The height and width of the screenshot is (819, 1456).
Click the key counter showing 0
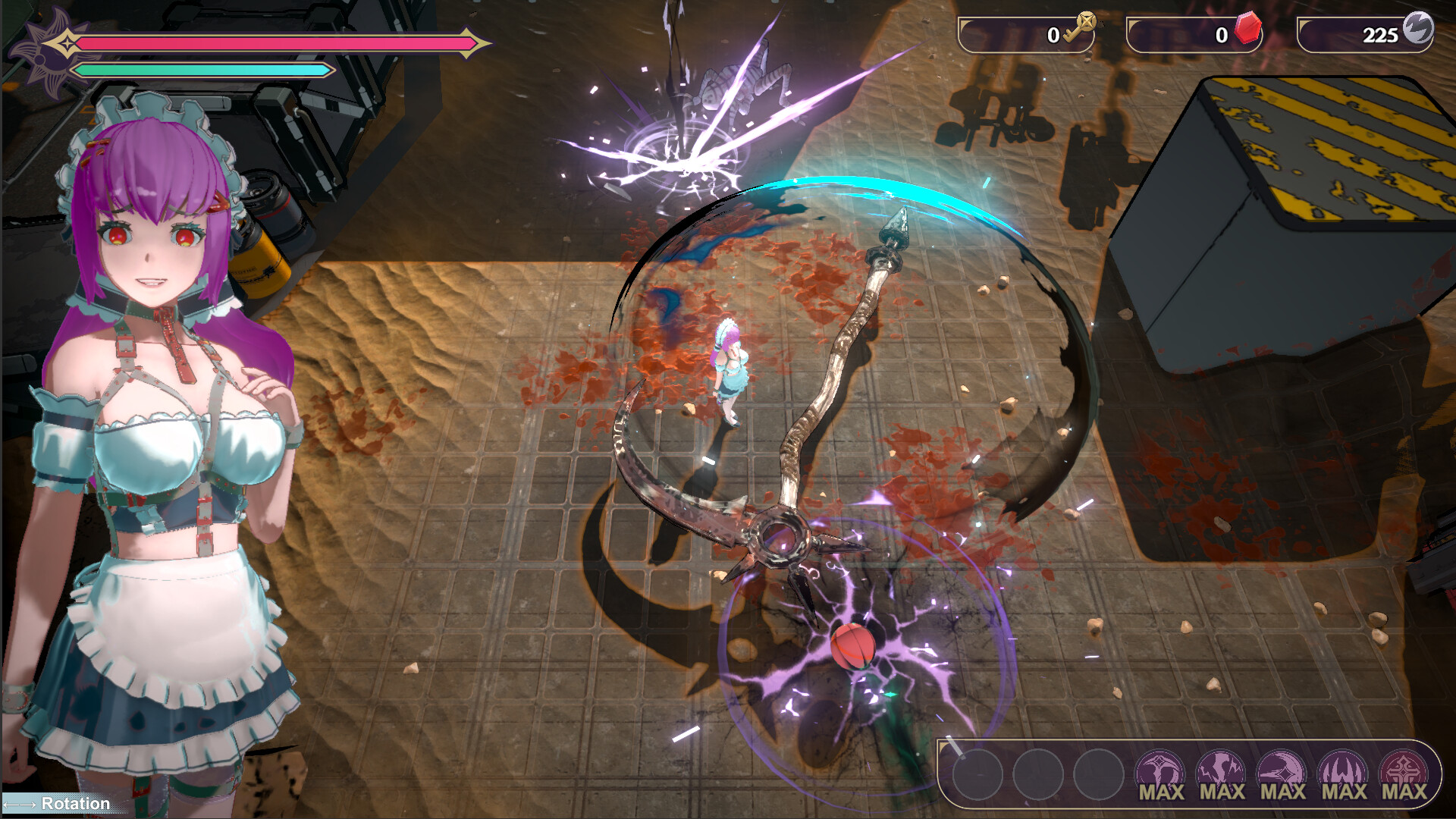pyautogui.click(x=1054, y=33)
